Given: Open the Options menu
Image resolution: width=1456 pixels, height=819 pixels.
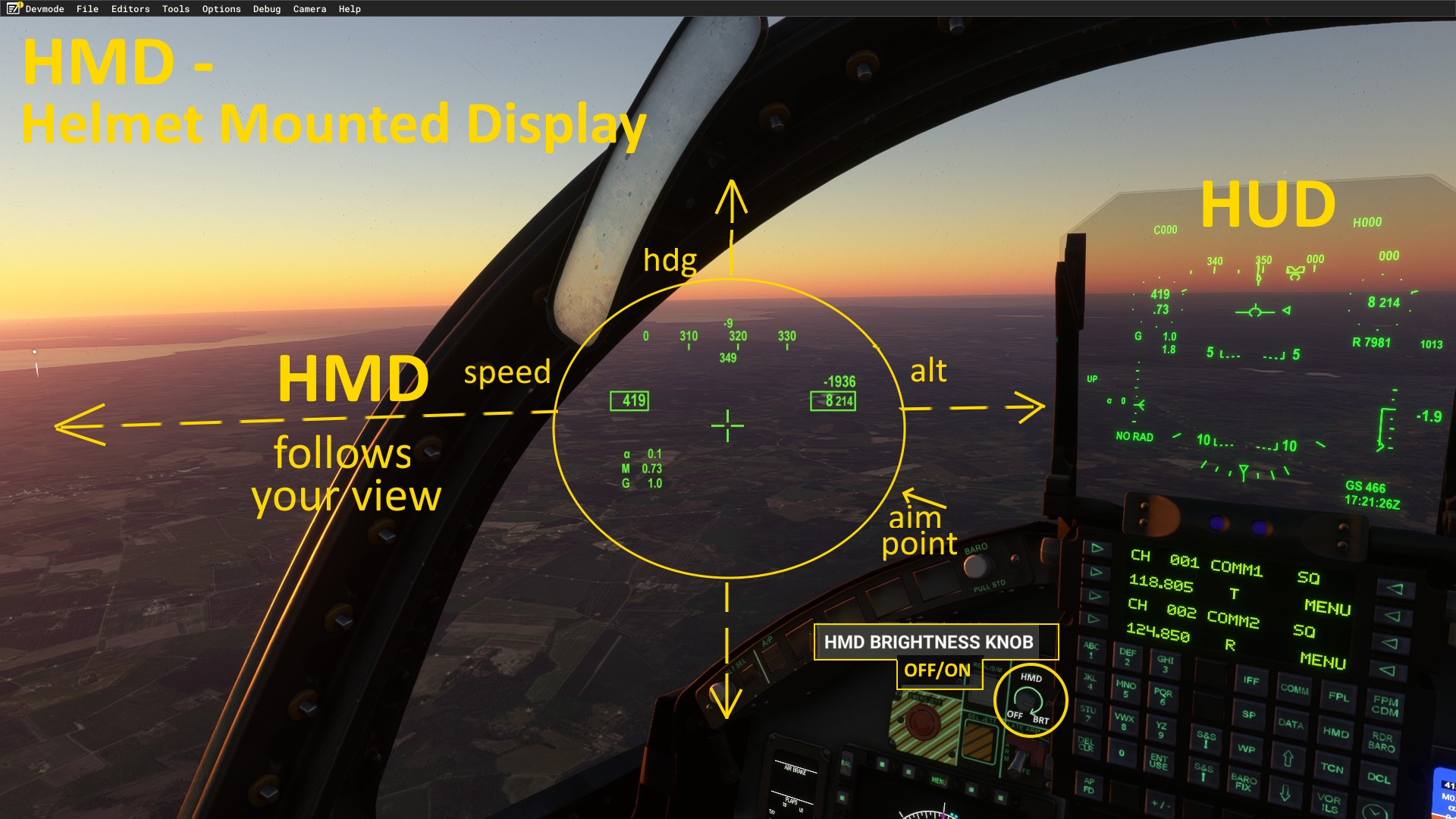Looking at the screenshot, I should coord(221,9).
